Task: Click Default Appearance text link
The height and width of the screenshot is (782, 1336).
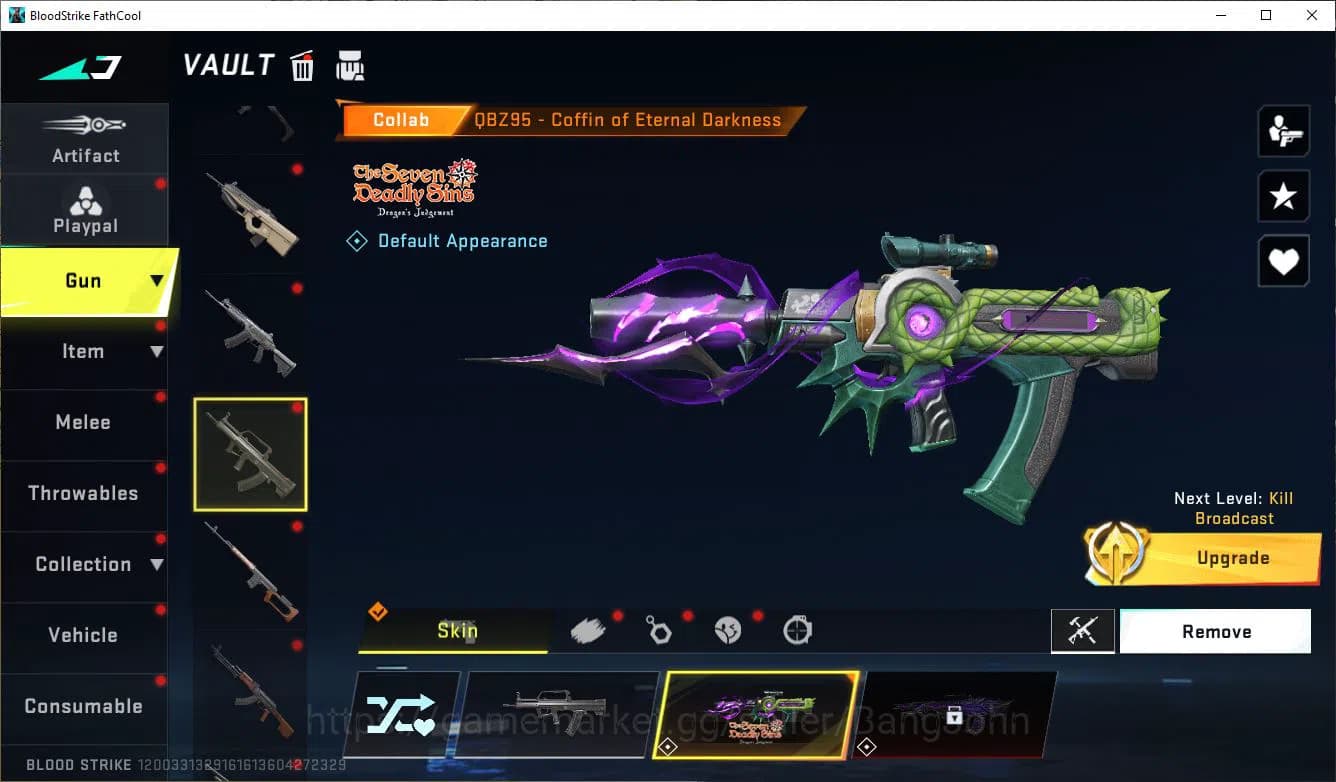Action: click(x=462, y=240)
